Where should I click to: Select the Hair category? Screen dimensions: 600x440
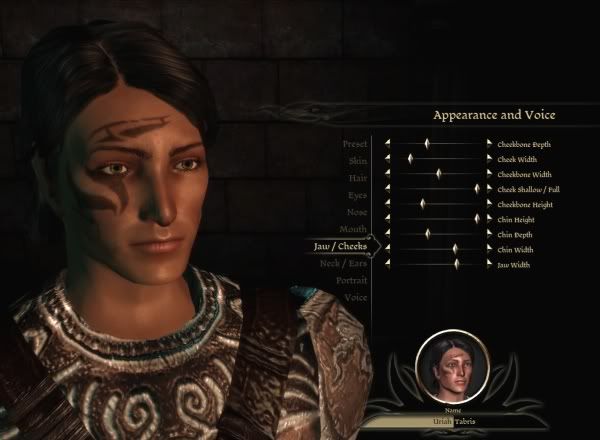pos(358,177)
